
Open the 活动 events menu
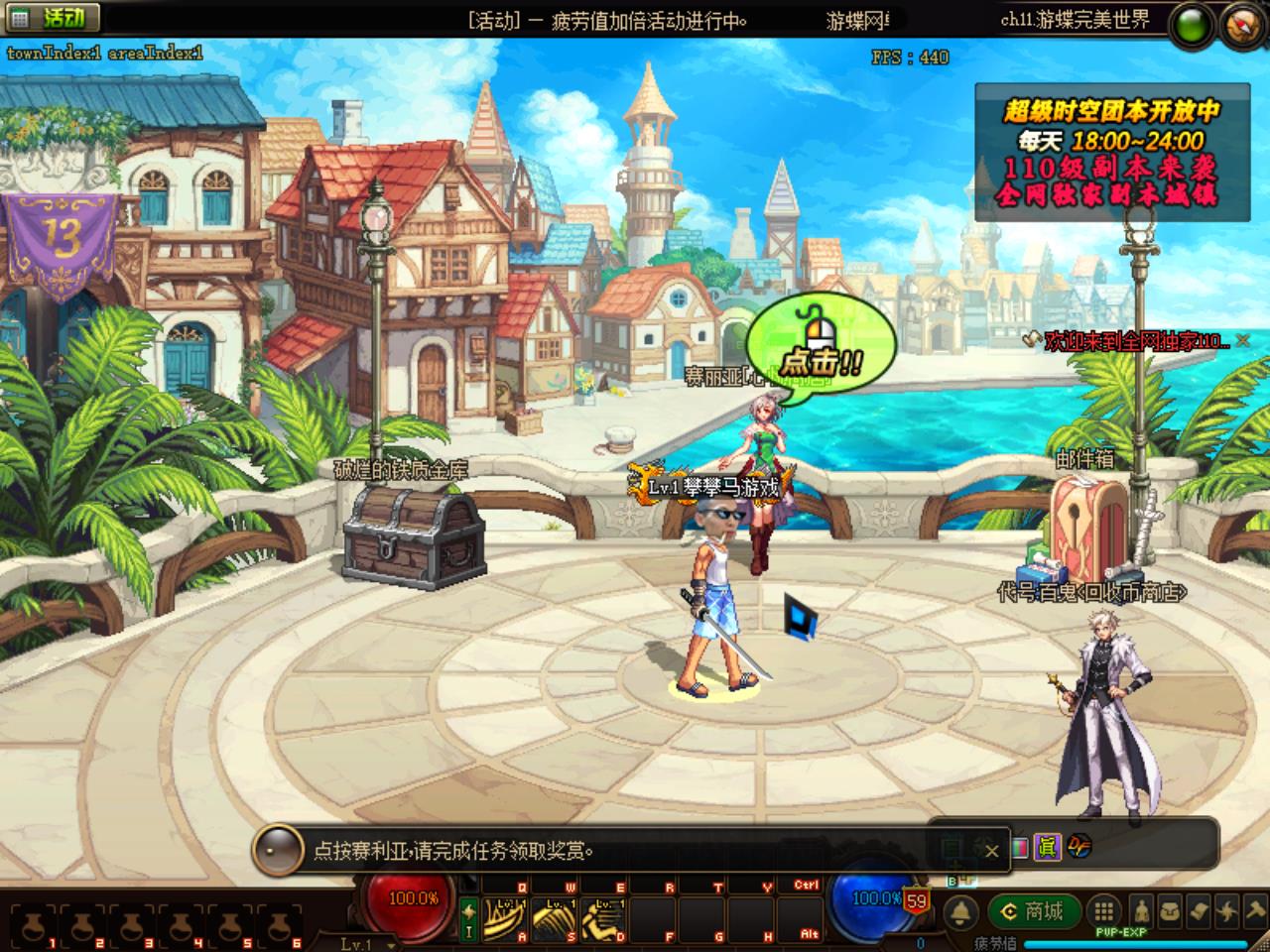tap(53, 18)
